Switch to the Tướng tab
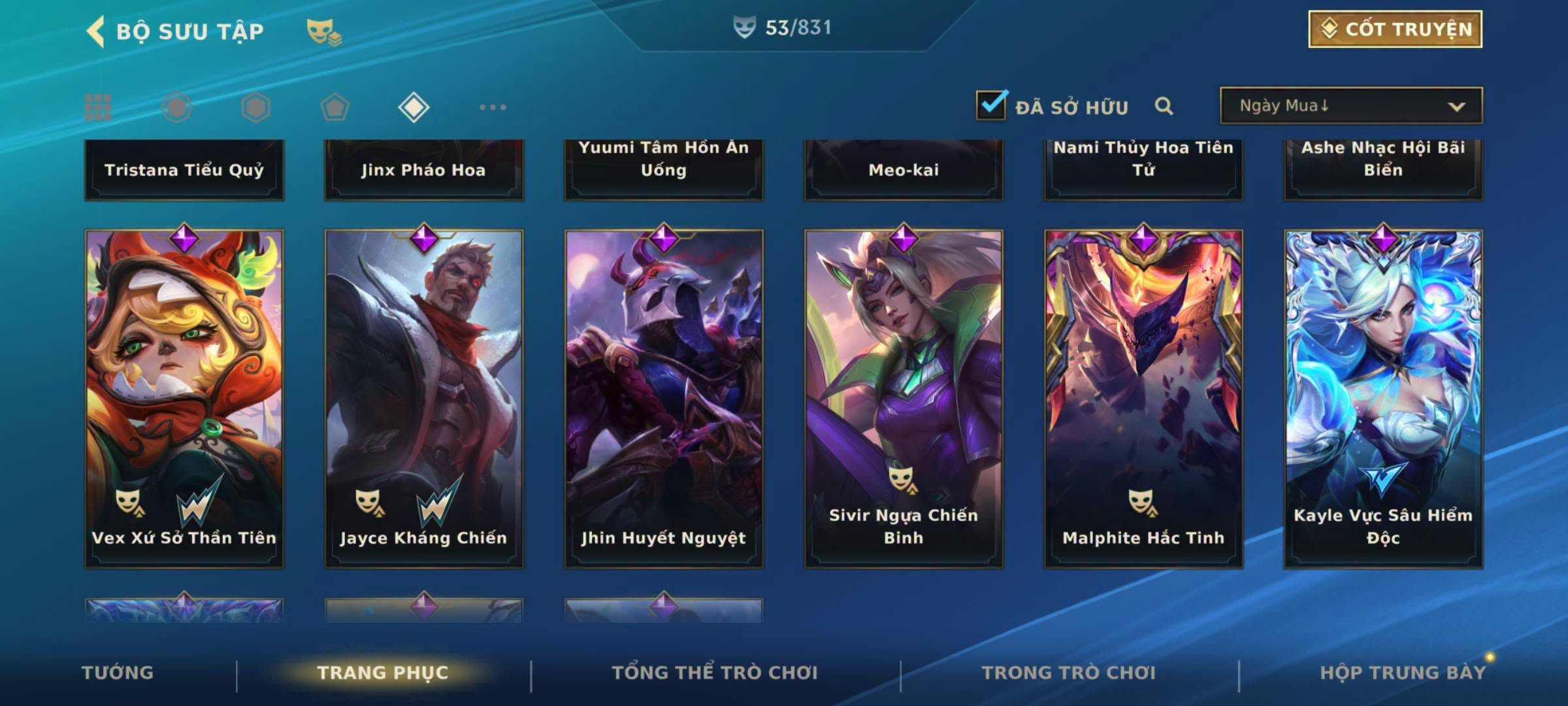The image size is (1568, 706). pos(118,673)
